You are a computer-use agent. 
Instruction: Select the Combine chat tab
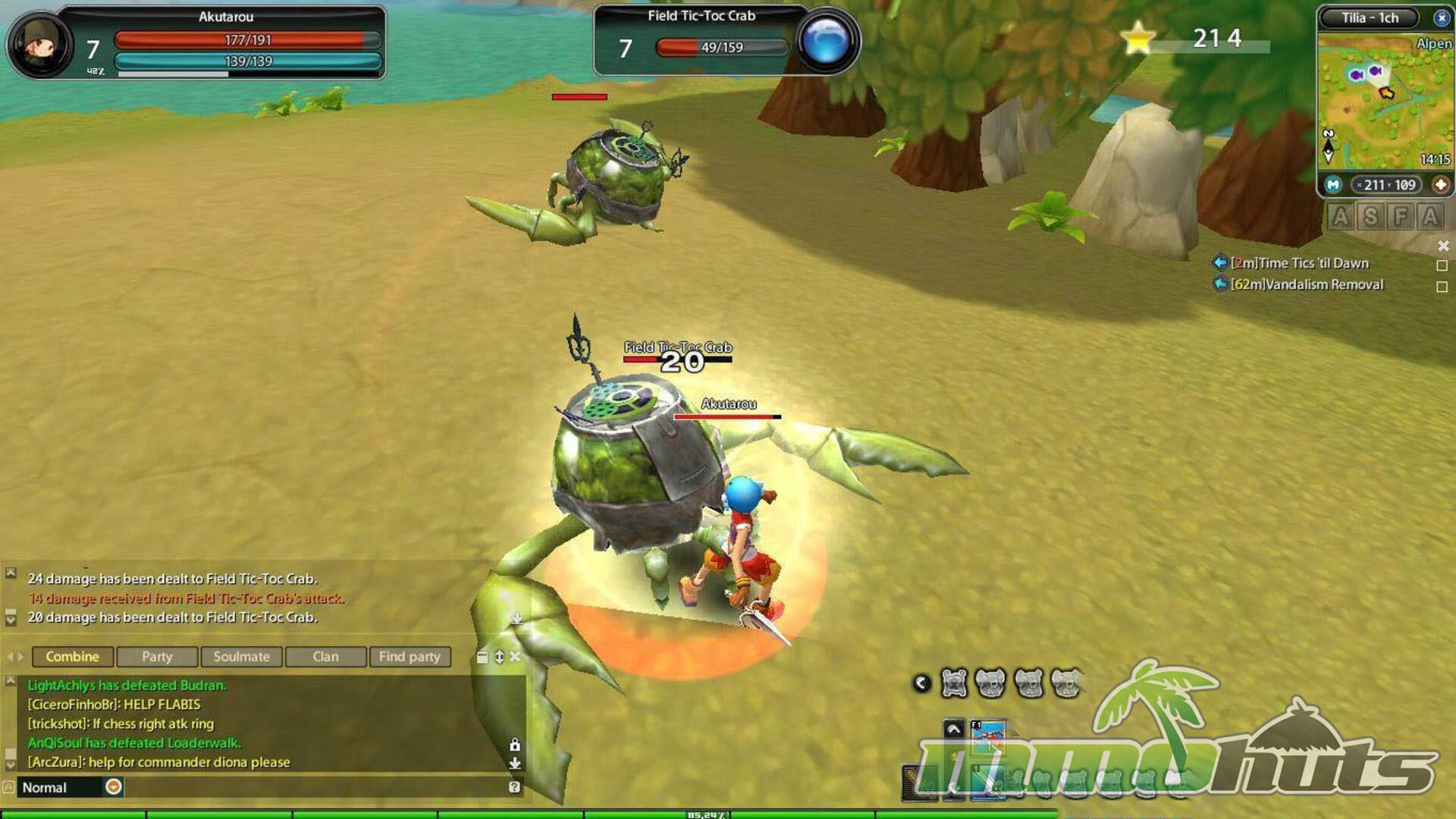pyautogui.click(x=73, y=657)
